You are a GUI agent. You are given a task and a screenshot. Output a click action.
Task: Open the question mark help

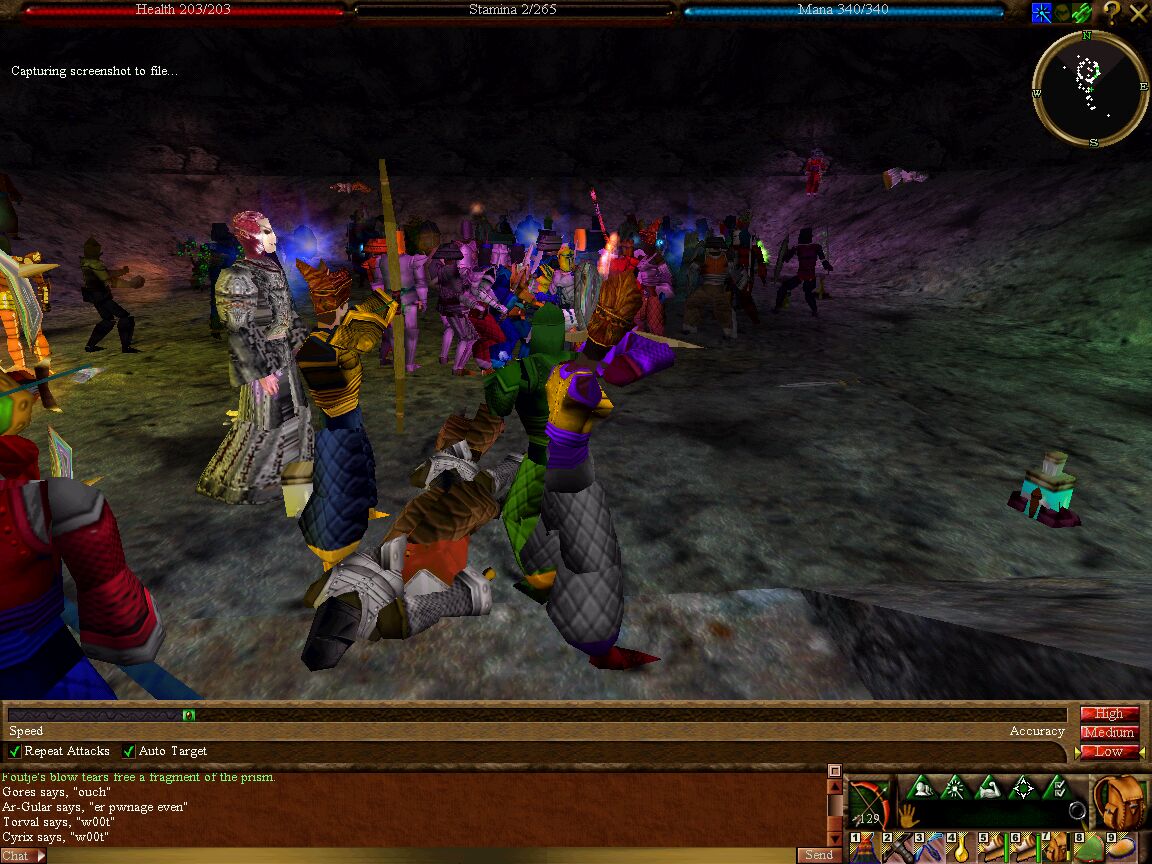point(1112,13)
